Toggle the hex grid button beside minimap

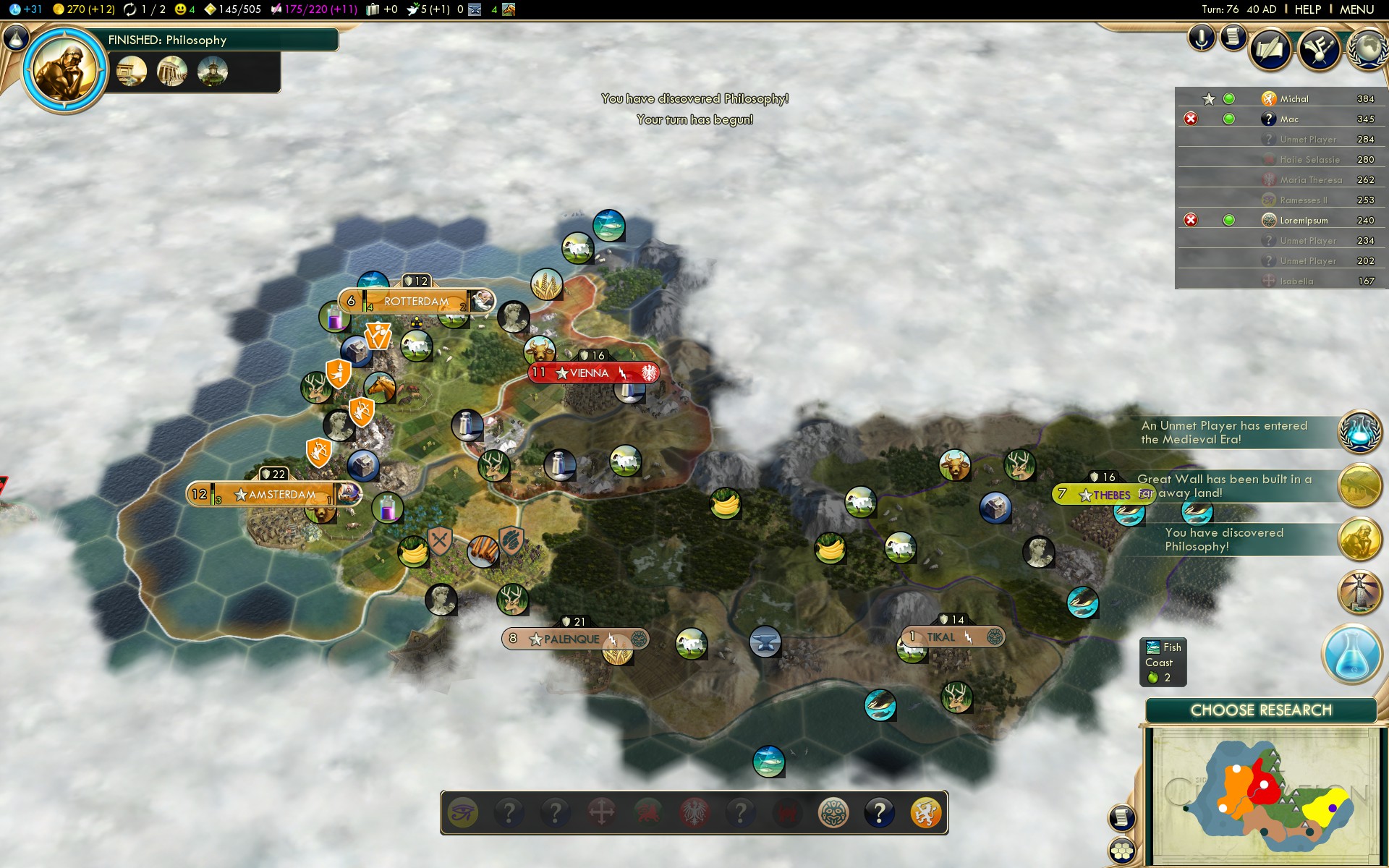coord(1122,850)
